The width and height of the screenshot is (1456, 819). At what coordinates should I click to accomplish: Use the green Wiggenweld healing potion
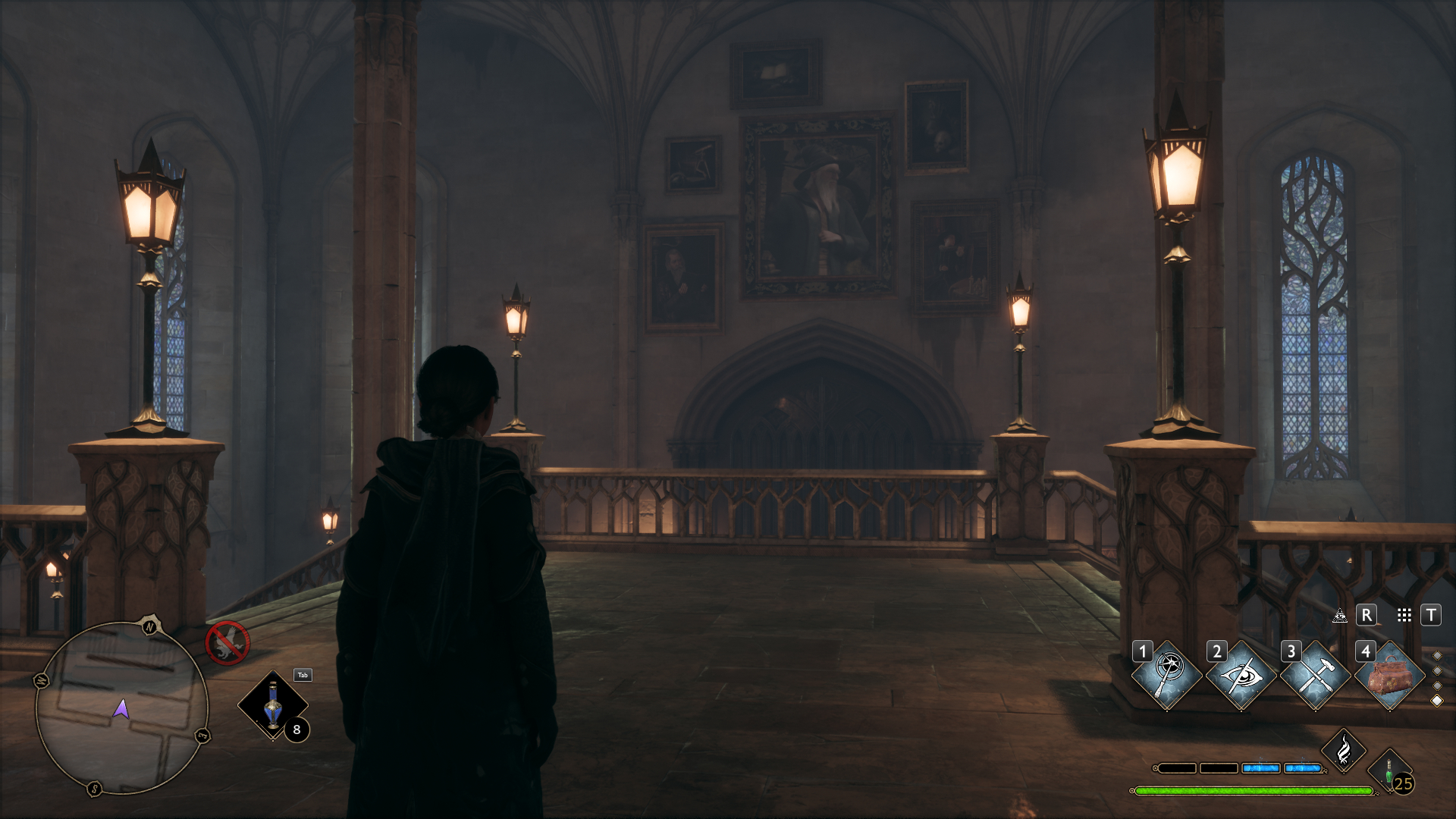coord(1391,773)
